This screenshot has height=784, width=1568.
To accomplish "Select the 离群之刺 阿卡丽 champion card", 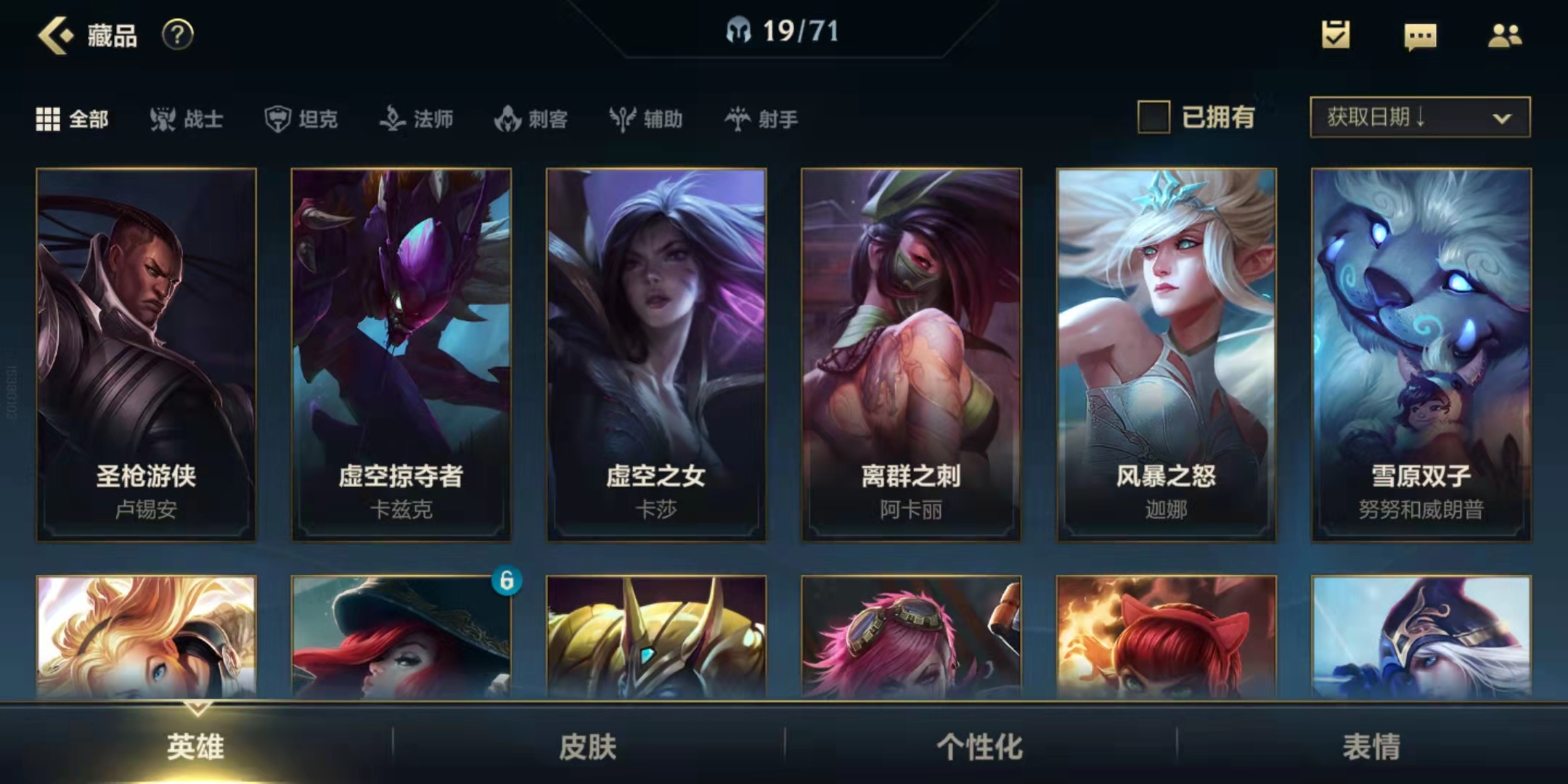I will (x=911, y=354).
